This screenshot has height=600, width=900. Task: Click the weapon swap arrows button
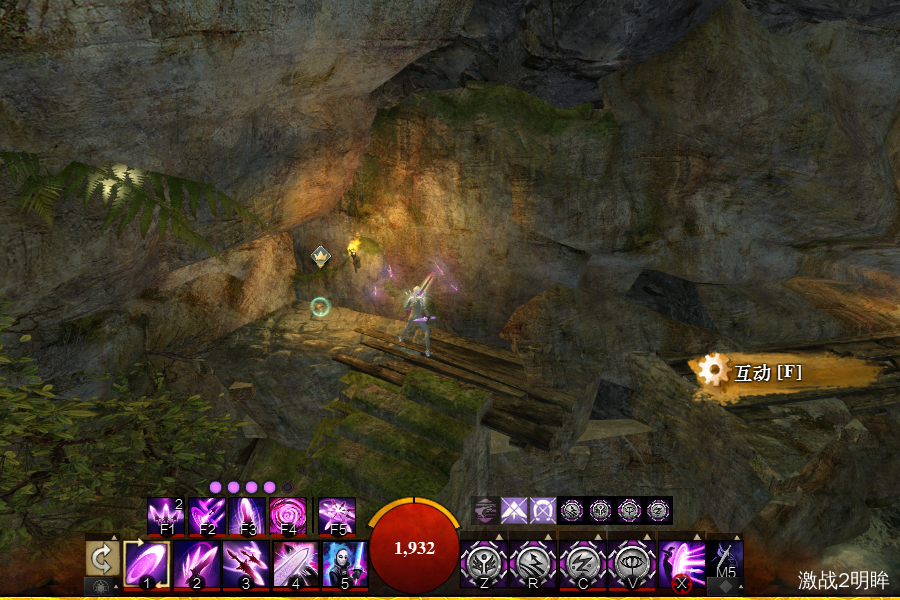[x=101, y=558]
